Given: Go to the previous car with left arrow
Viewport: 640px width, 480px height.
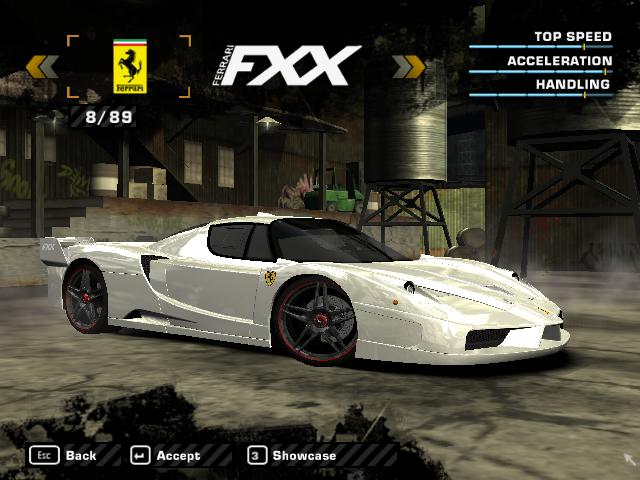Looking at the screenshot, I should pos(42,67).
